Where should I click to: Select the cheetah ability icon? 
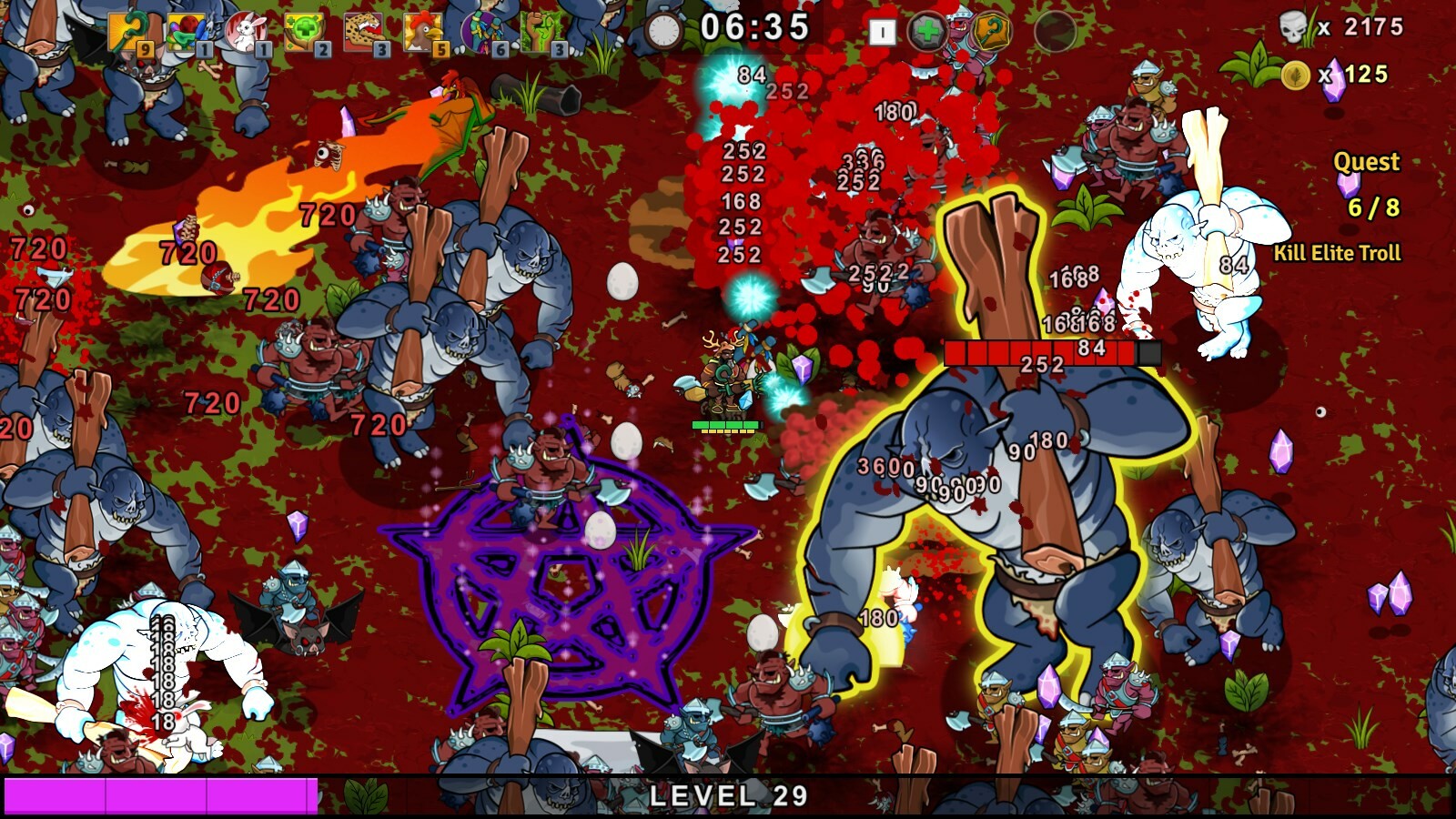pyautogui.click(x=362, y=32)
